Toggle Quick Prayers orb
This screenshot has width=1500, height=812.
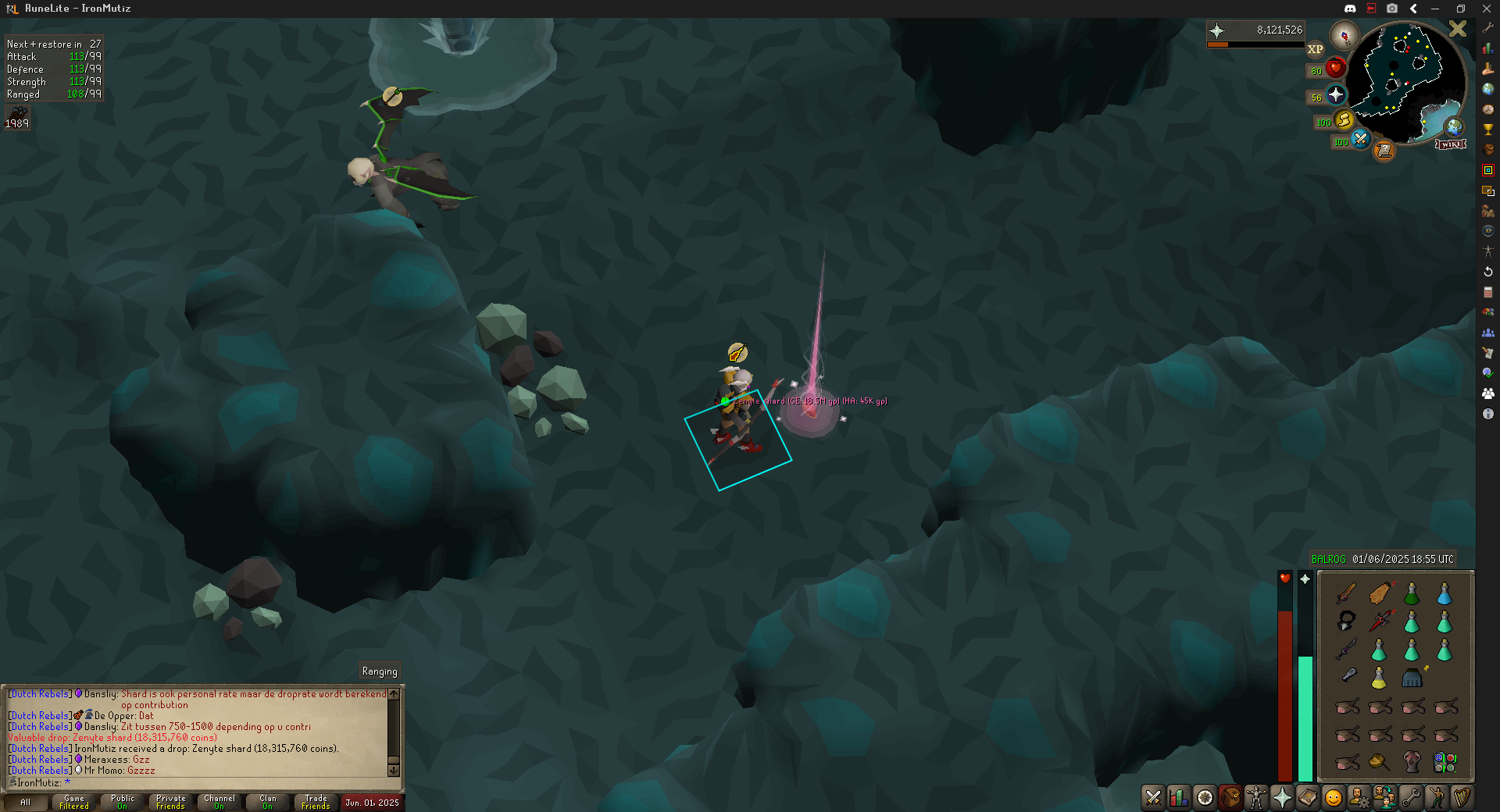1336,95
